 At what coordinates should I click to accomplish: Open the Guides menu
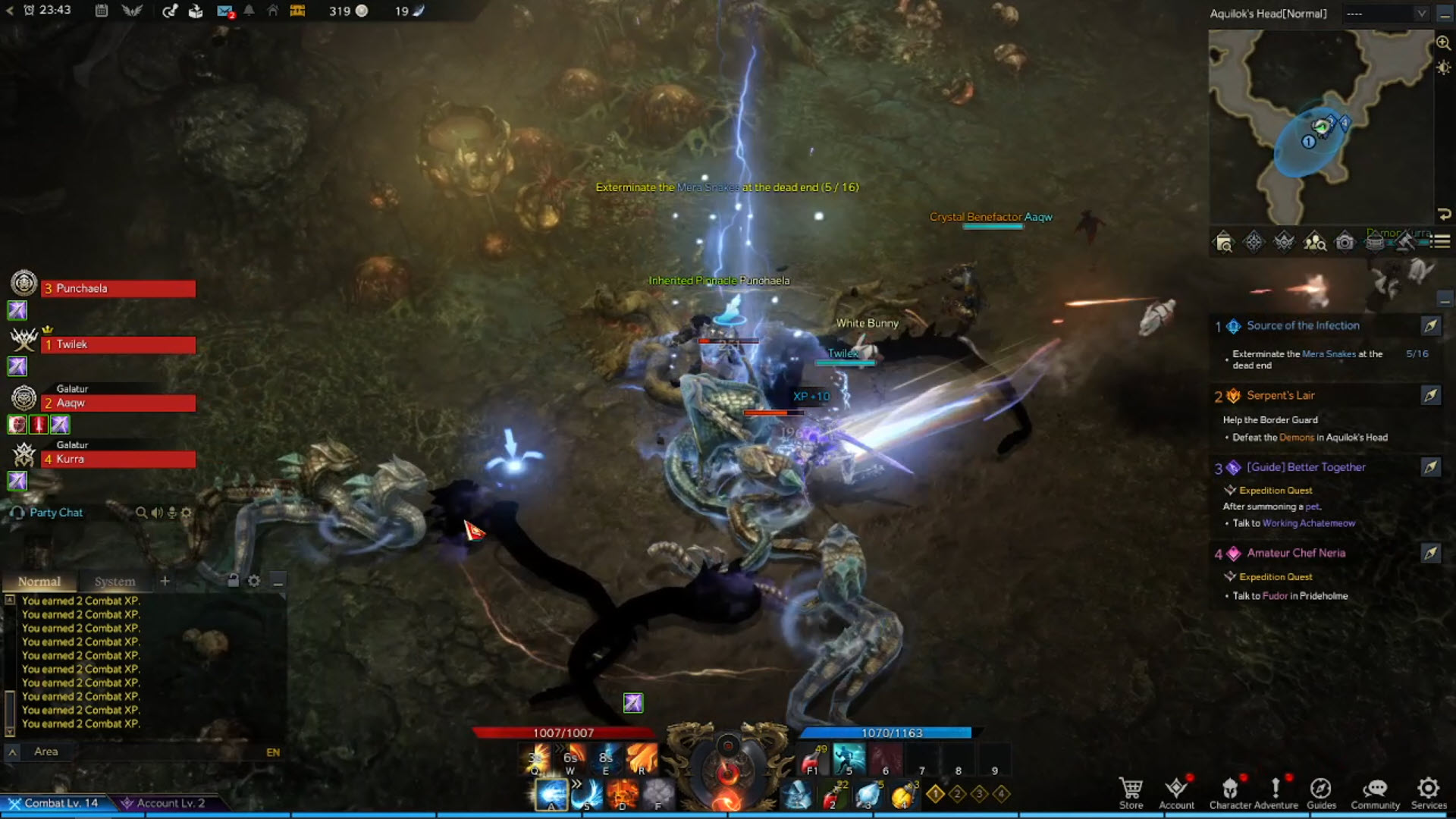pos(1321,792)
